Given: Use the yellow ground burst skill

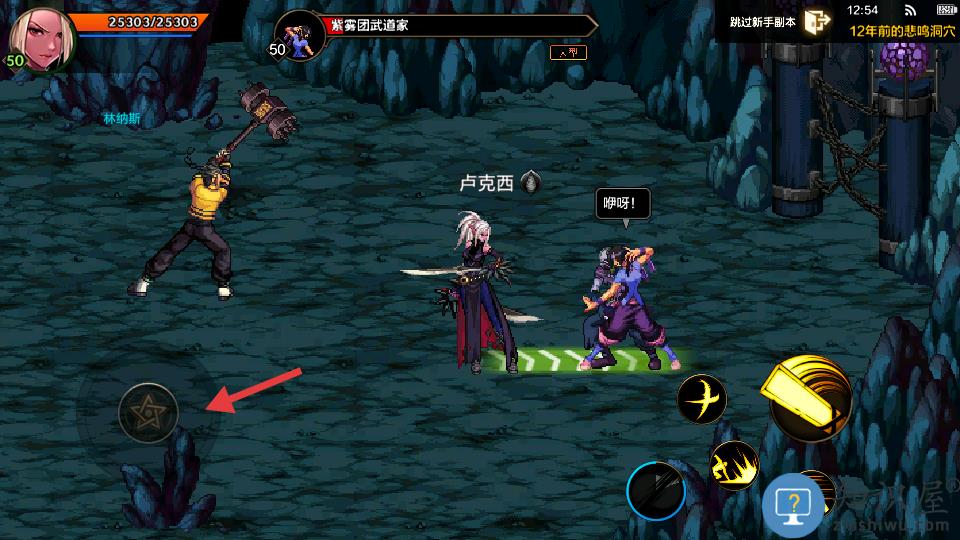Looking at the screenshot, I should [x=733, y=465].
